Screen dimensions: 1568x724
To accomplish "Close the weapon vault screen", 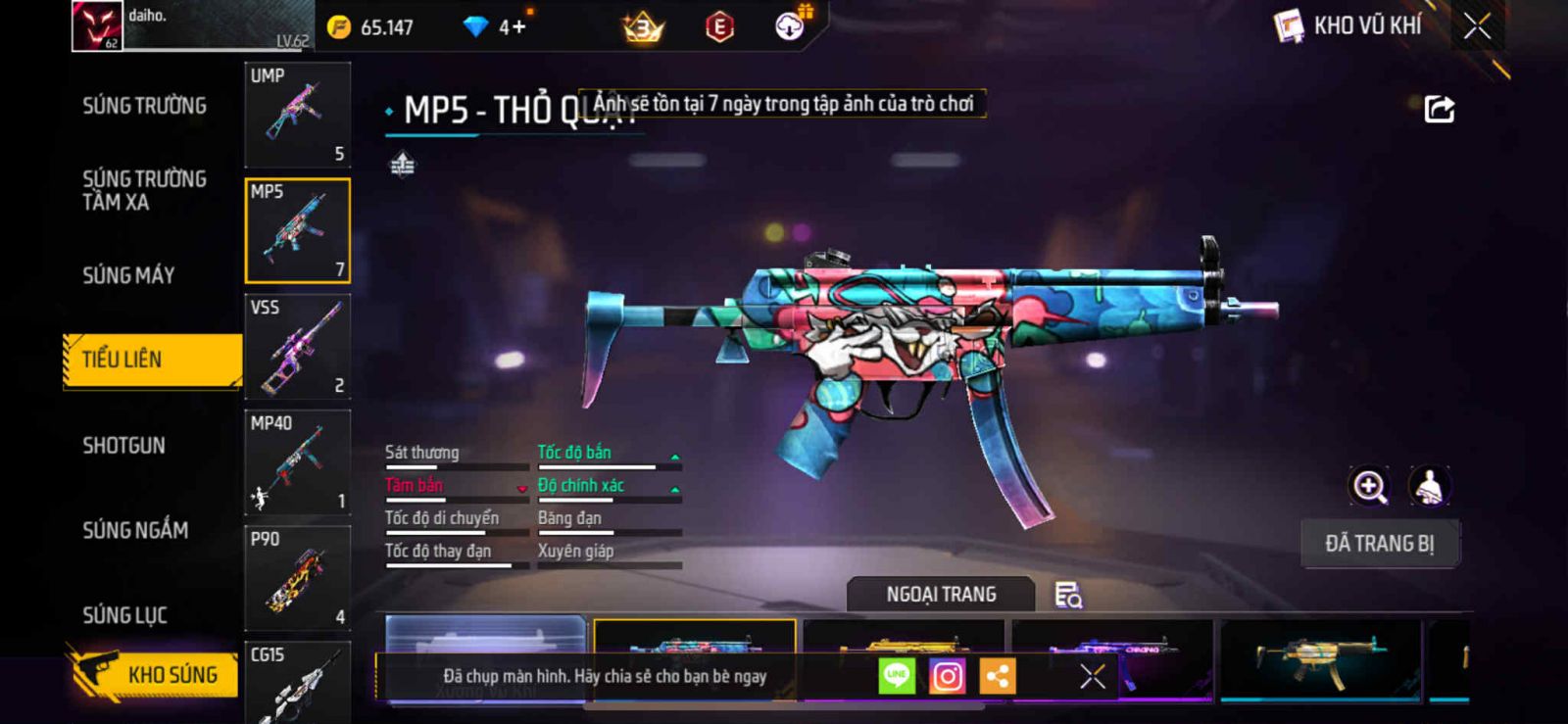I will pos(1477,26).
